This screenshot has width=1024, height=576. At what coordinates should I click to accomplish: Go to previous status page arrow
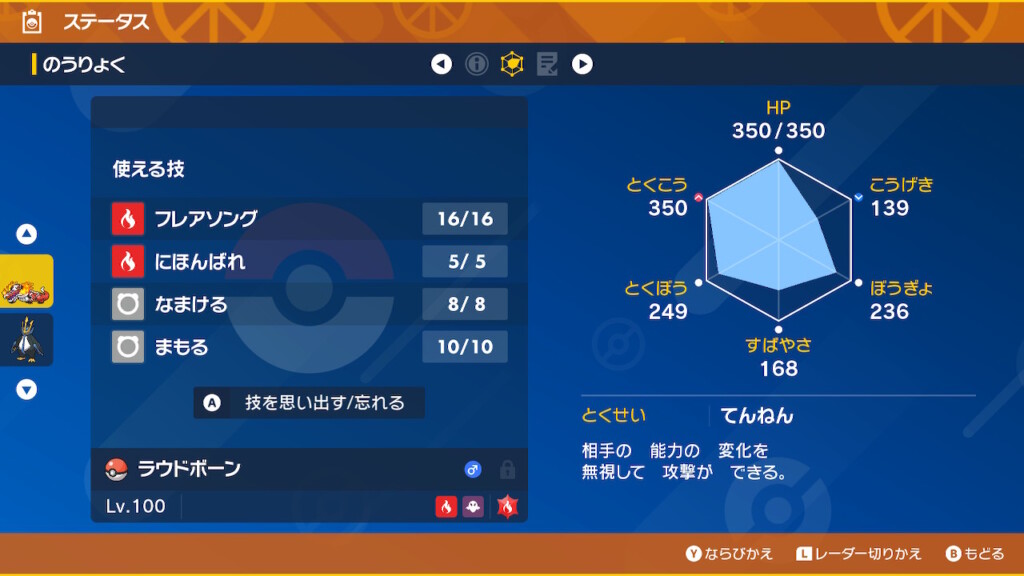click(441, 65)
